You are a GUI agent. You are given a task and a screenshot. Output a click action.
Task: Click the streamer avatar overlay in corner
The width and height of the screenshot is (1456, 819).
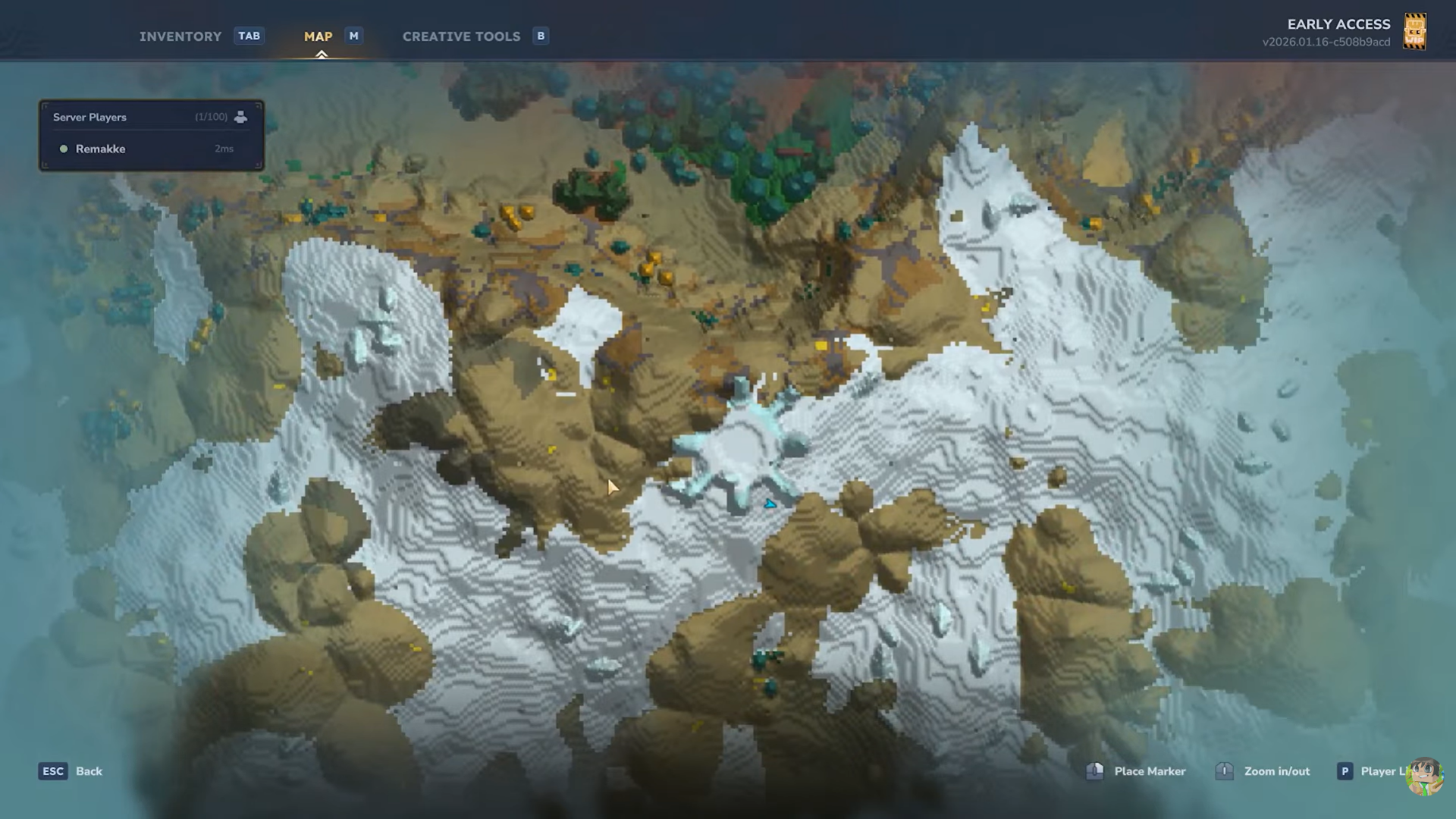pyautogui.click(x=1424, y=777)
